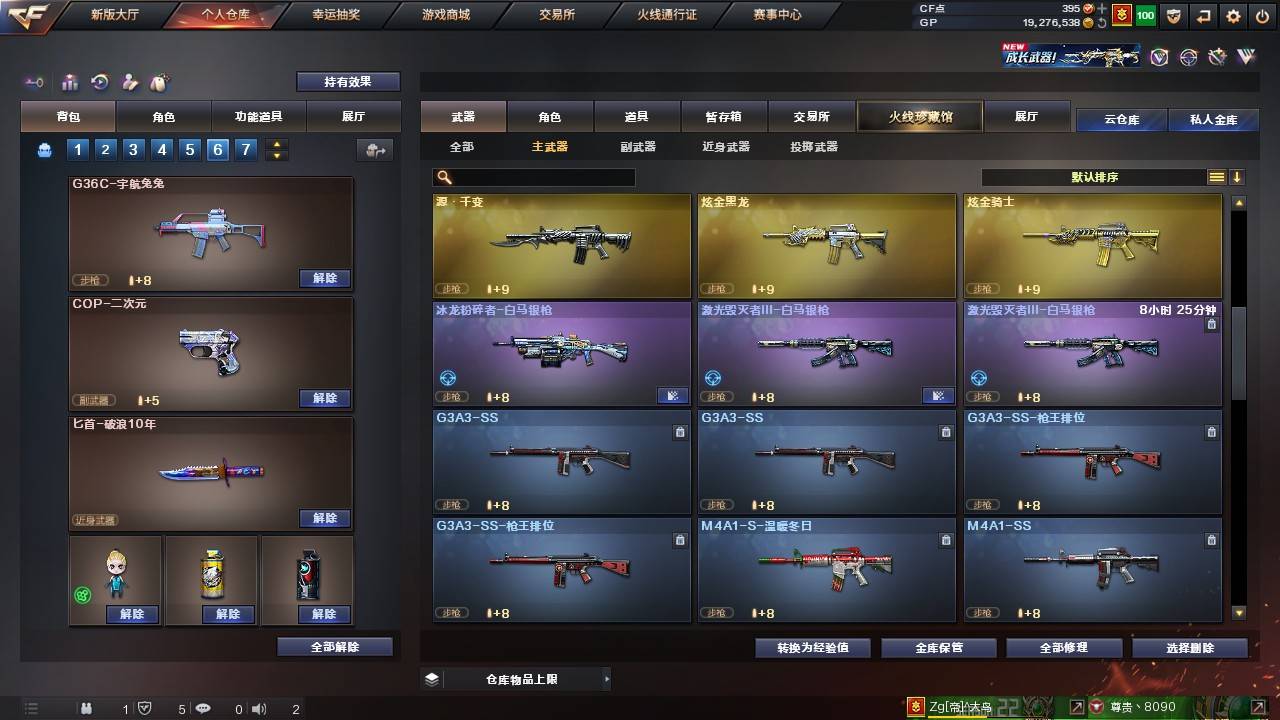Click the 全部解除 button

337,647
